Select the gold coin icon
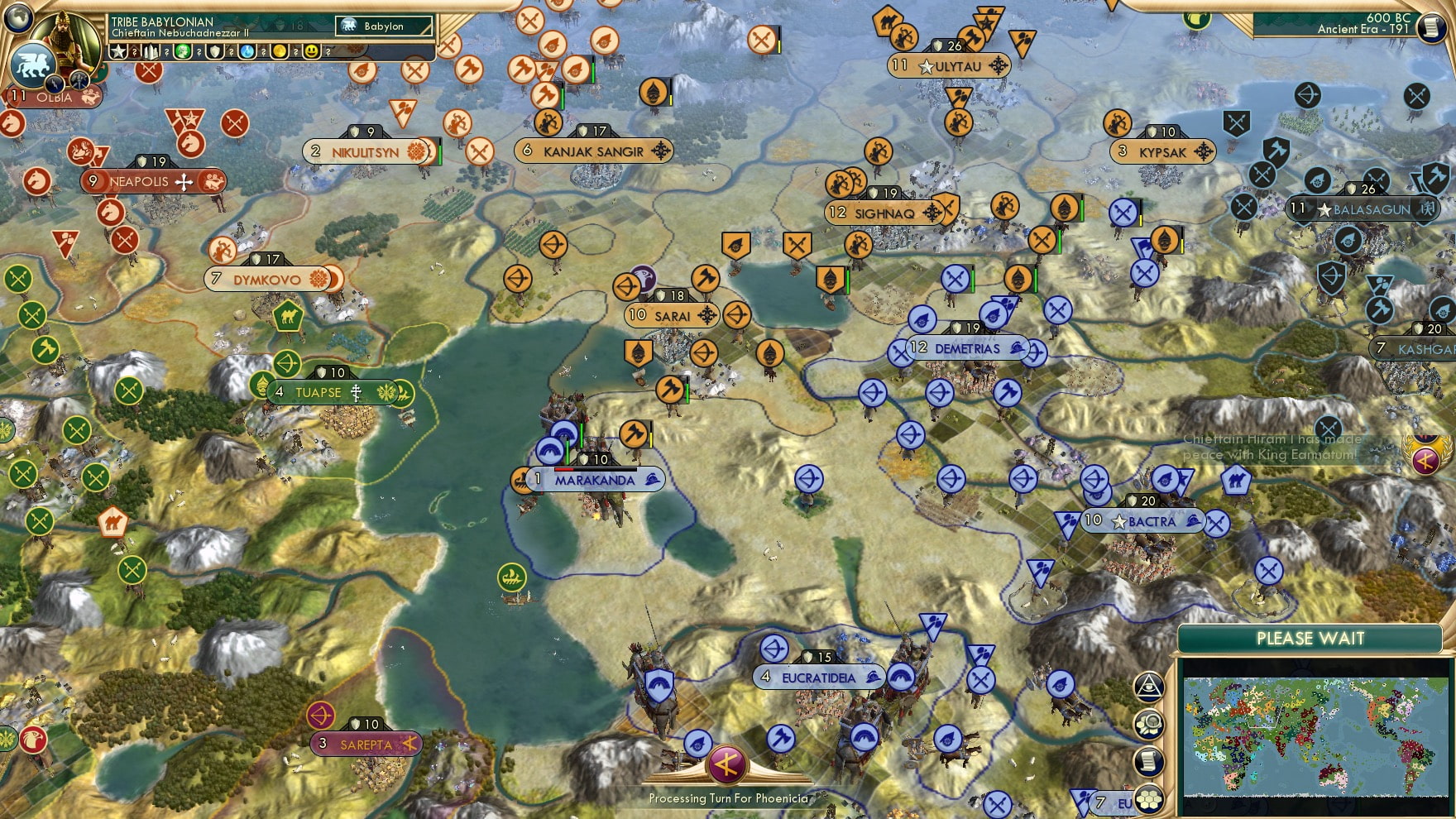The height and width of the screenshot is (819, 1456). (280, 51)
